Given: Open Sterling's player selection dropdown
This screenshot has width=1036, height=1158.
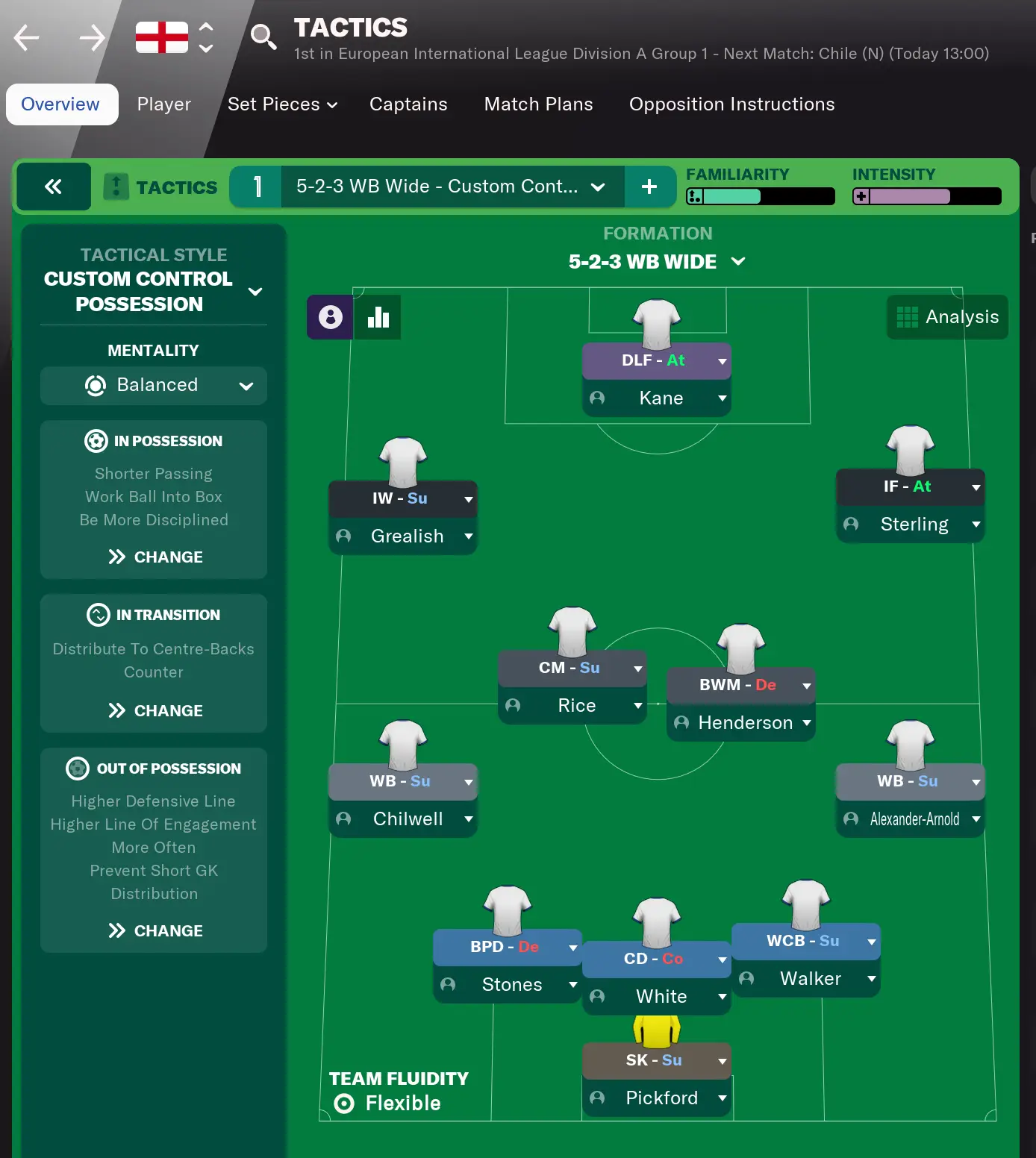Looking at the screenshot, I should pos(976,524).
